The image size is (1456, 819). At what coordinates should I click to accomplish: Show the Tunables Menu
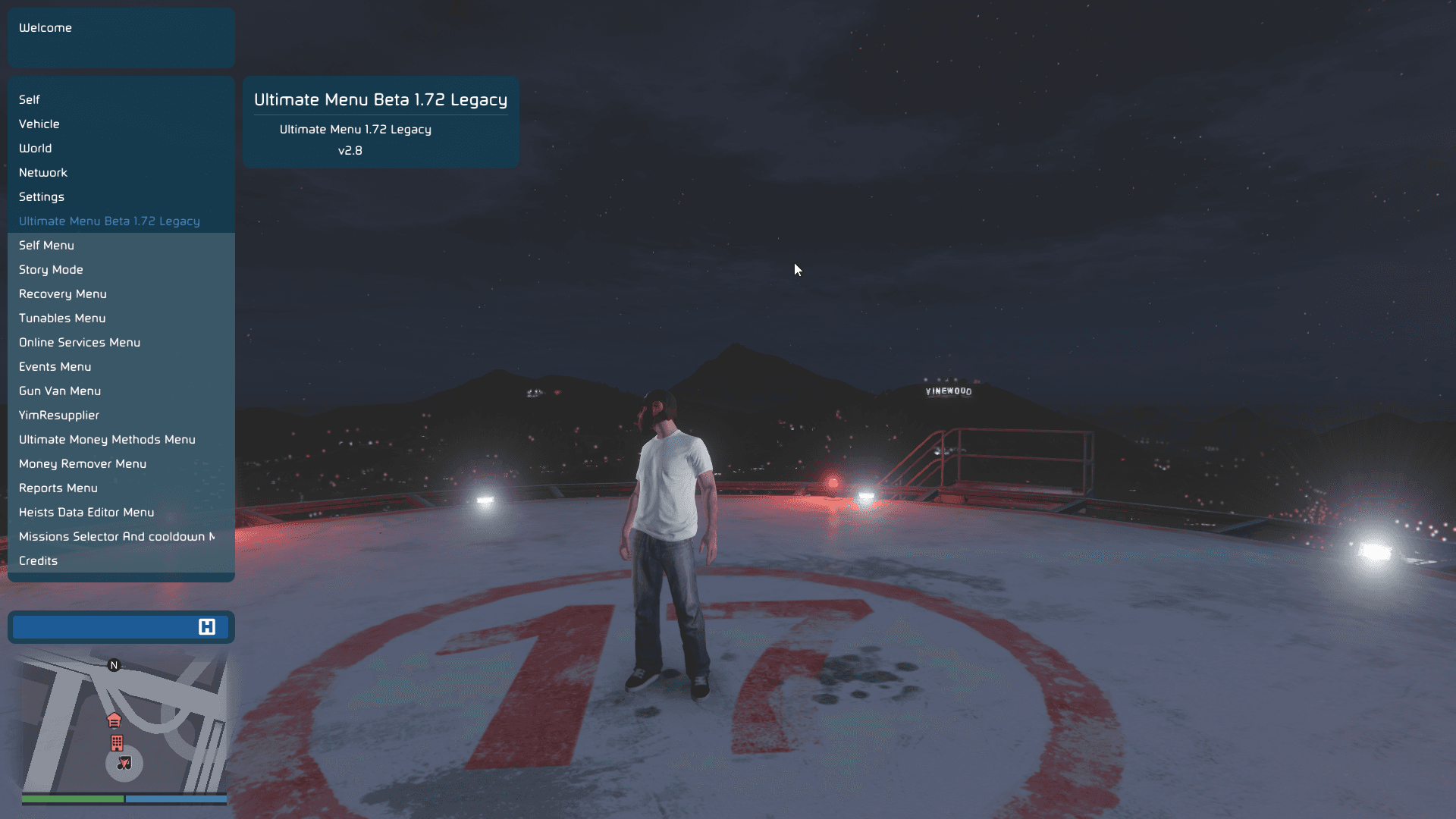(62, 318)
